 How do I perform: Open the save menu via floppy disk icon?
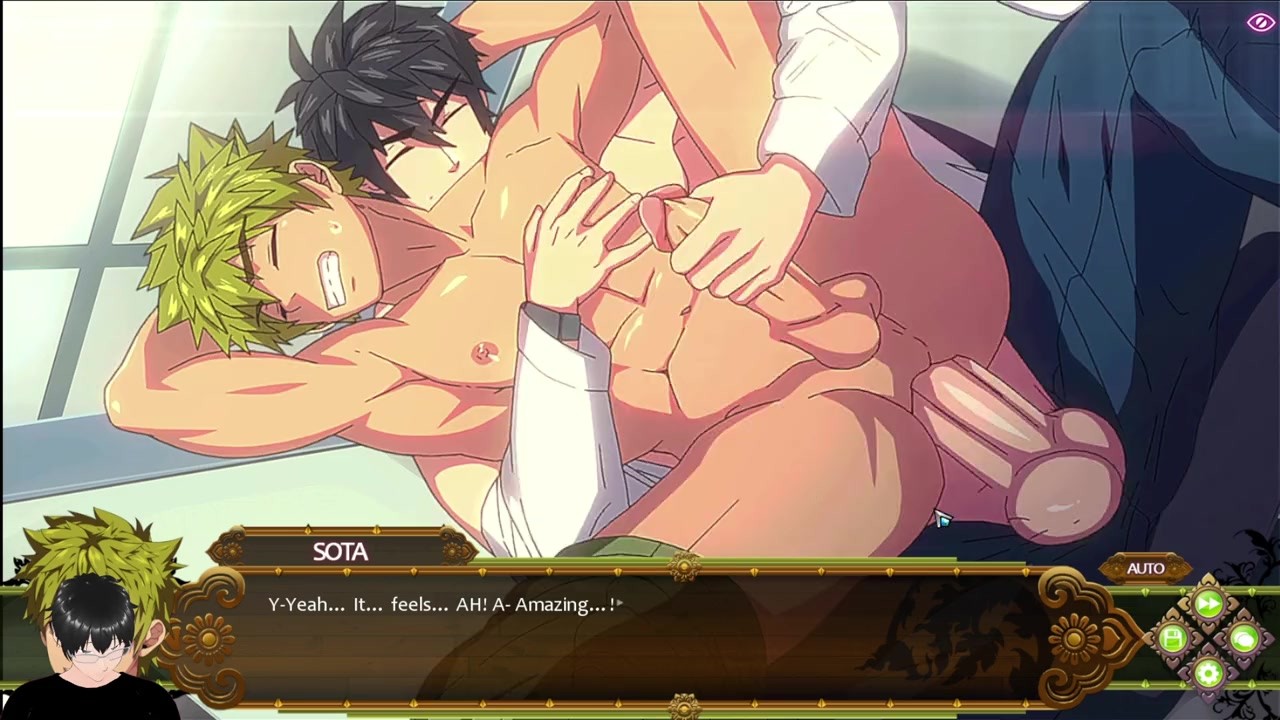point(1173,638)
